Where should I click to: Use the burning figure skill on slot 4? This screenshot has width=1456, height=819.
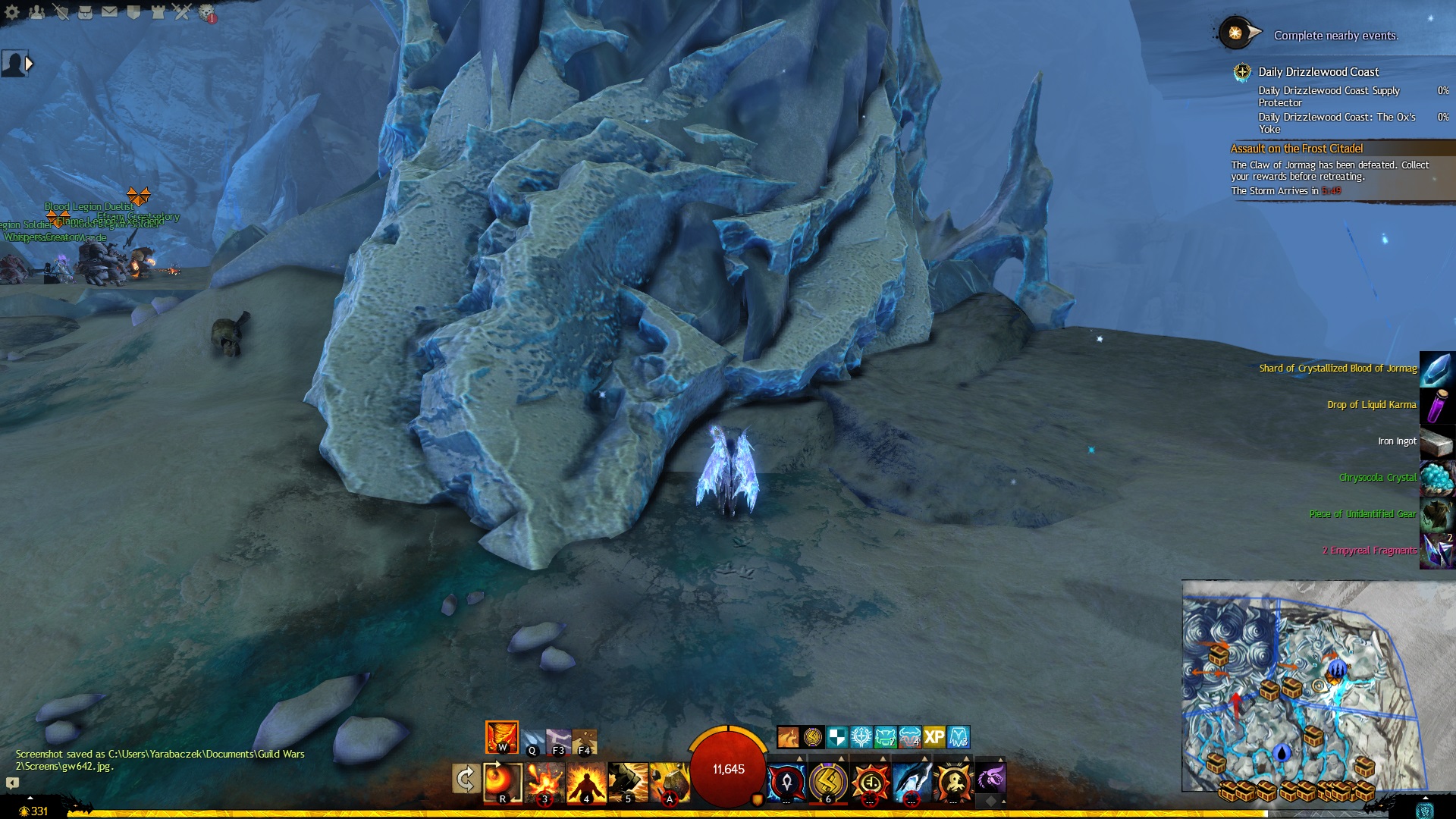(x=586, y=781)
